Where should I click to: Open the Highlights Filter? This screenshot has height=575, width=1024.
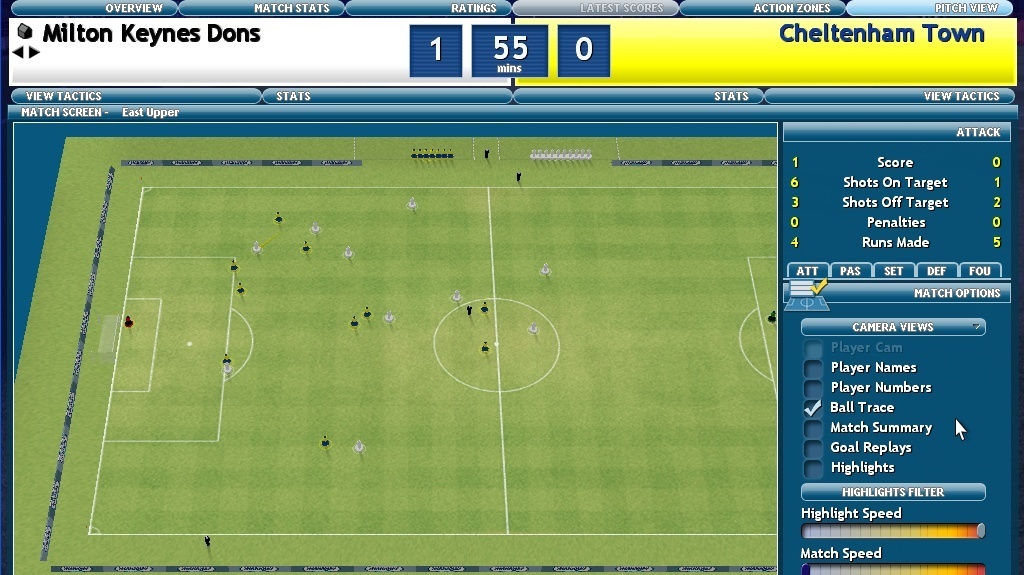(893, 492)
